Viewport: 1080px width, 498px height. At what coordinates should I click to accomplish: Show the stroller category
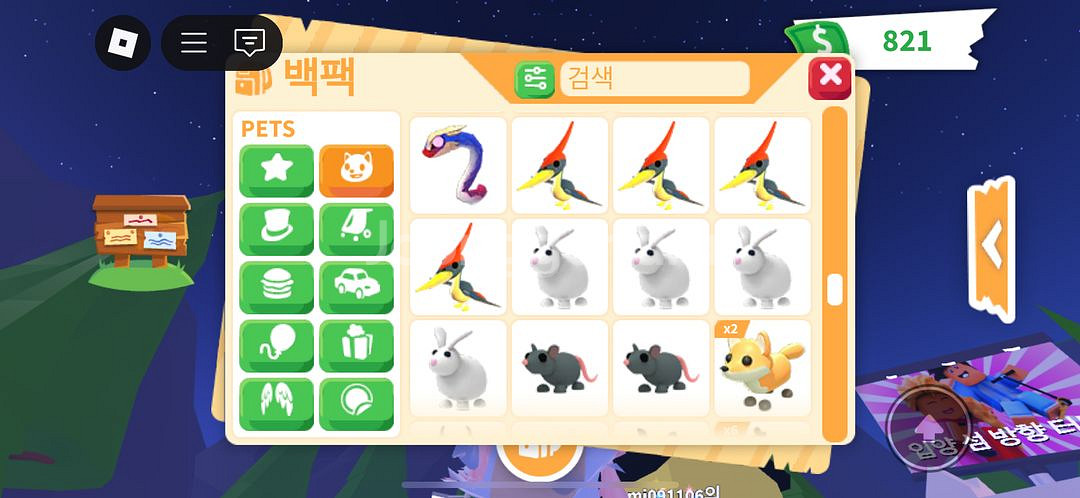(x=356, y=229)
